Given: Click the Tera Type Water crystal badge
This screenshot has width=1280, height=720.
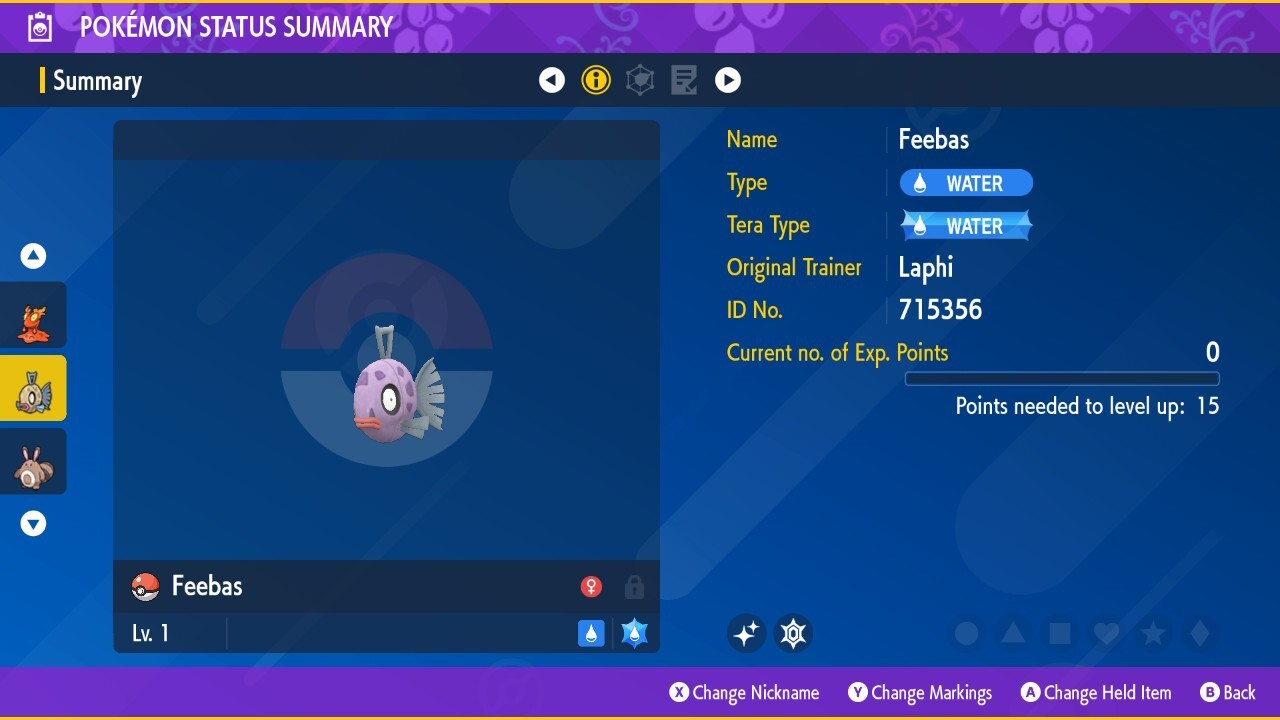Looking at the screenshot, I should (965, 225).
